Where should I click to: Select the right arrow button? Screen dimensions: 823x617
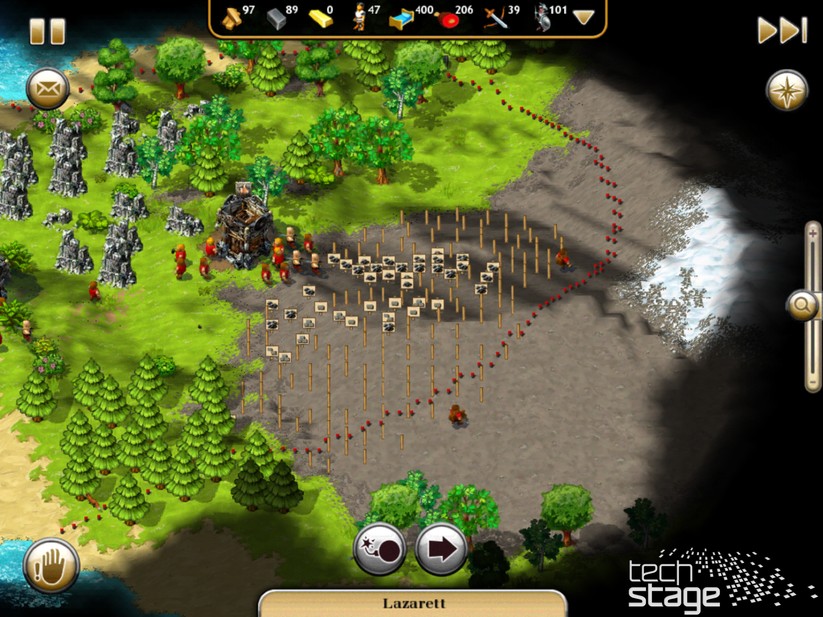pos(441,549)
